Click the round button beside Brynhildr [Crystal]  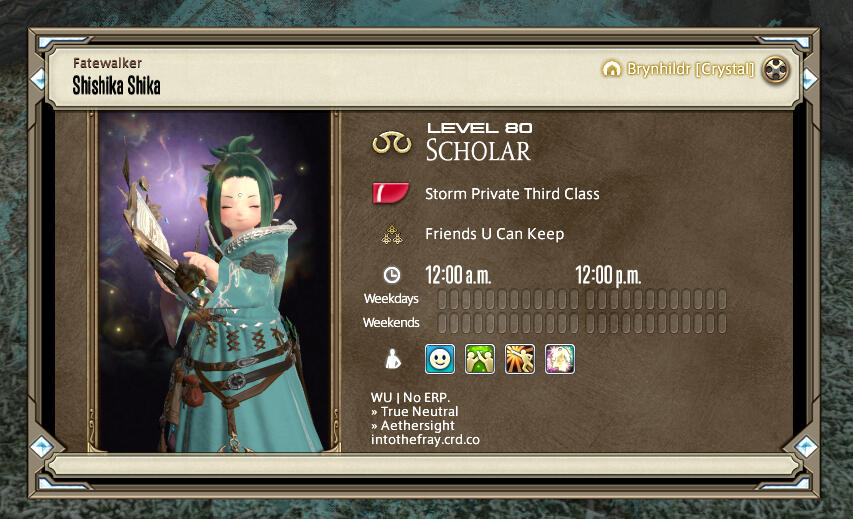pos(775,70)
